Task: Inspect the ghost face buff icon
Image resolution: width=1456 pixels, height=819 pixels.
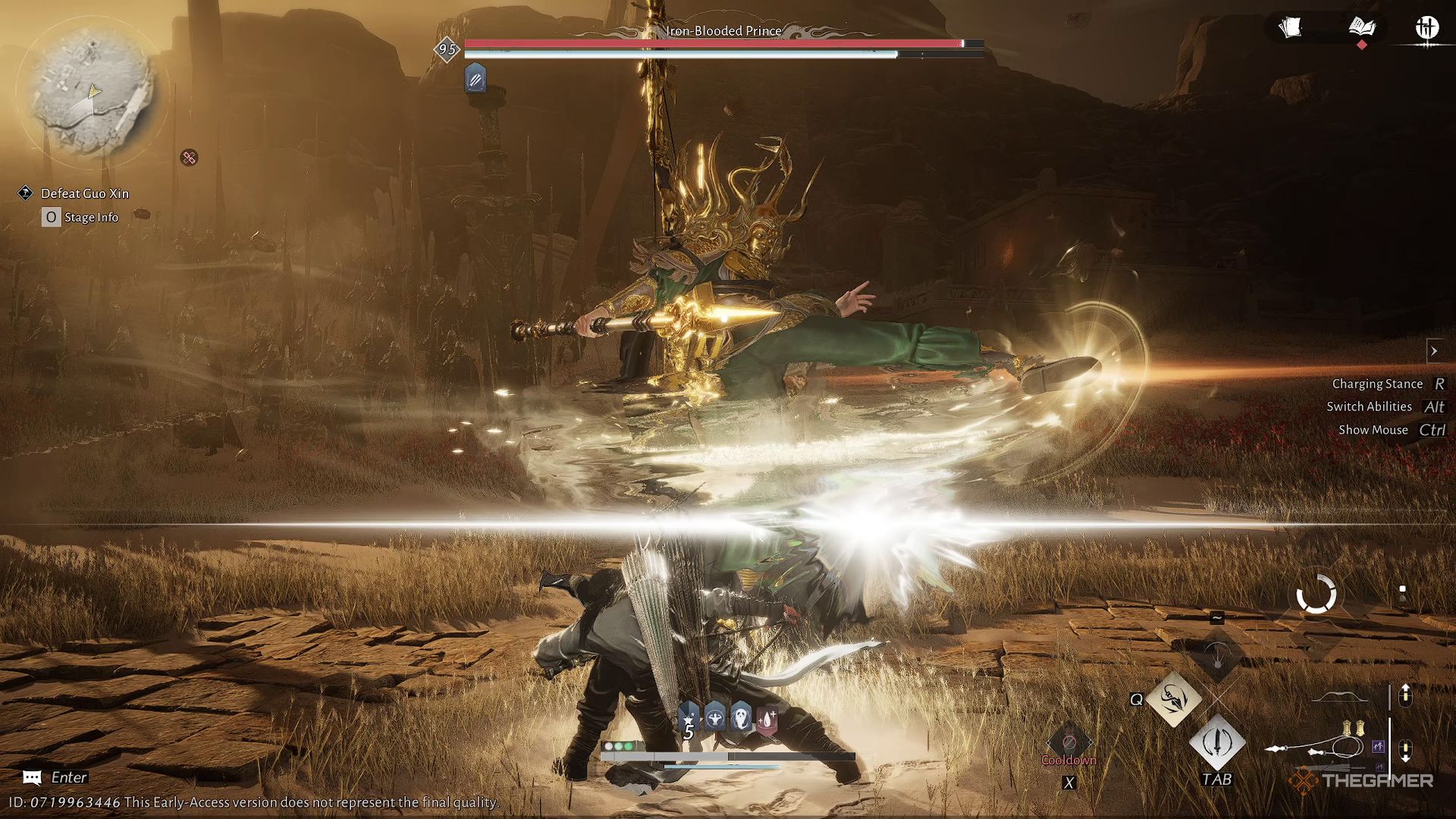Action: pyautogui.click(x=741, y=717)
